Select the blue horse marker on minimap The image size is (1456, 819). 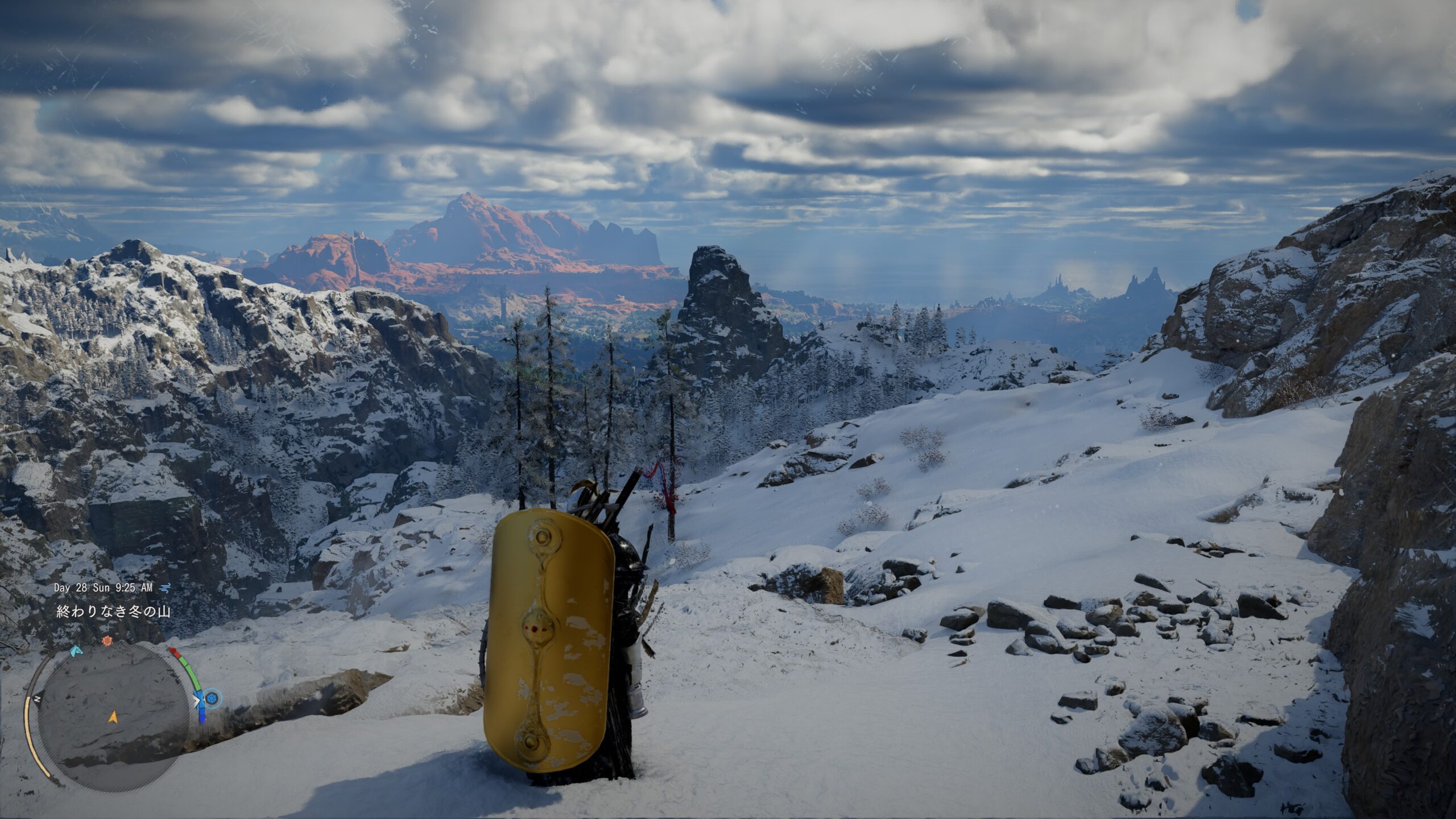point(76,650)
